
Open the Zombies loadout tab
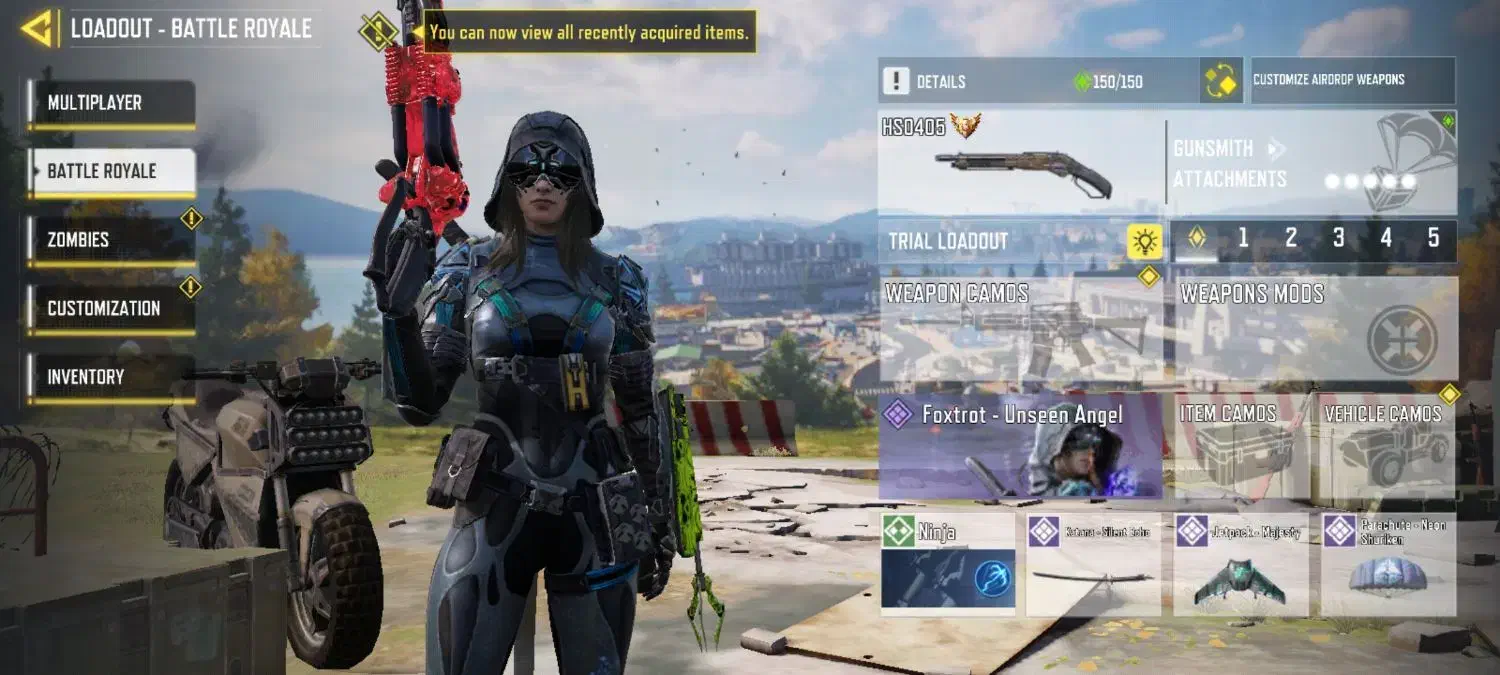tap(111, 240)
